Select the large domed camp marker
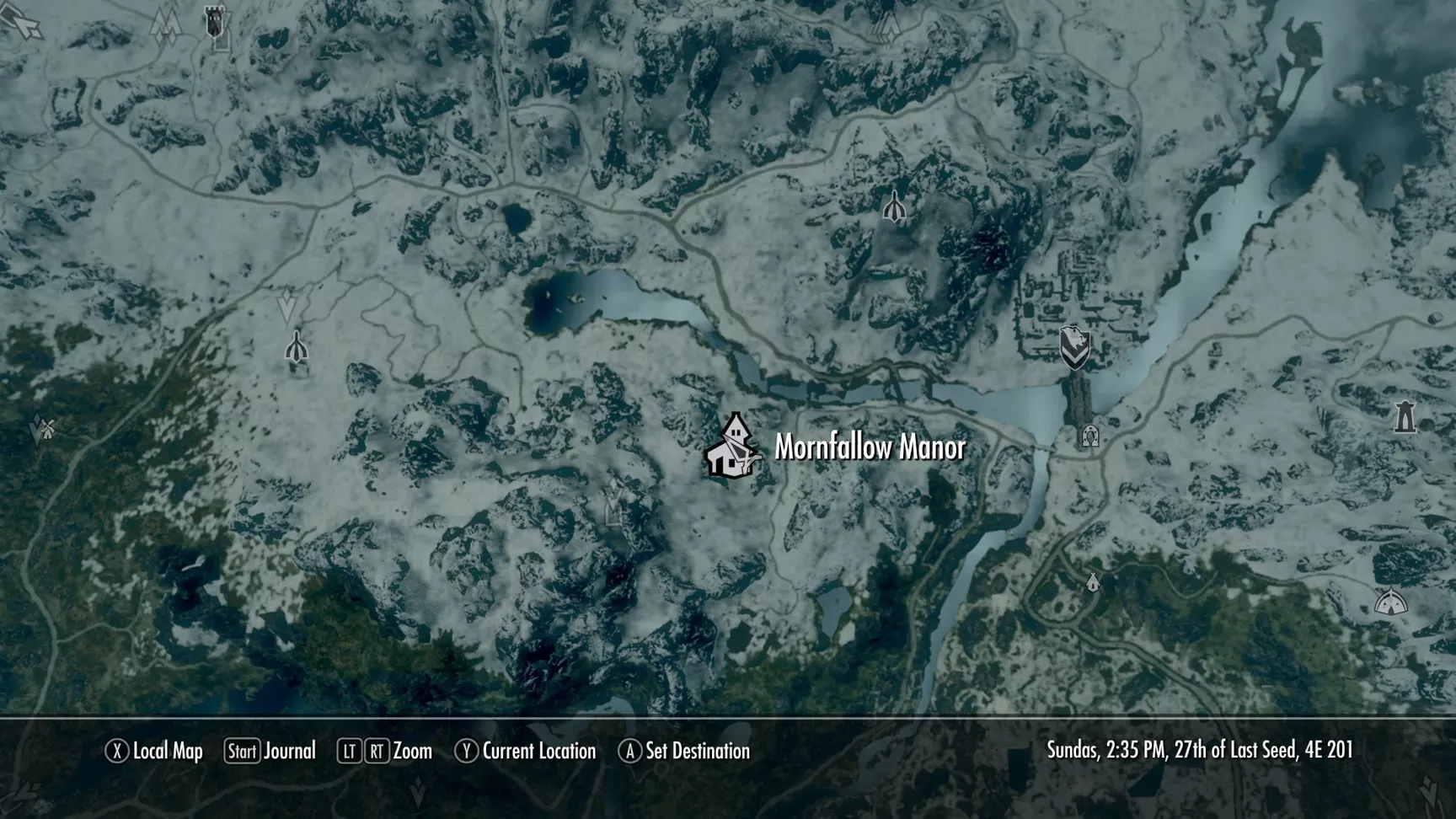Image resolution: width=1456 pixels, height=819 pixels. click(1390, 601)
